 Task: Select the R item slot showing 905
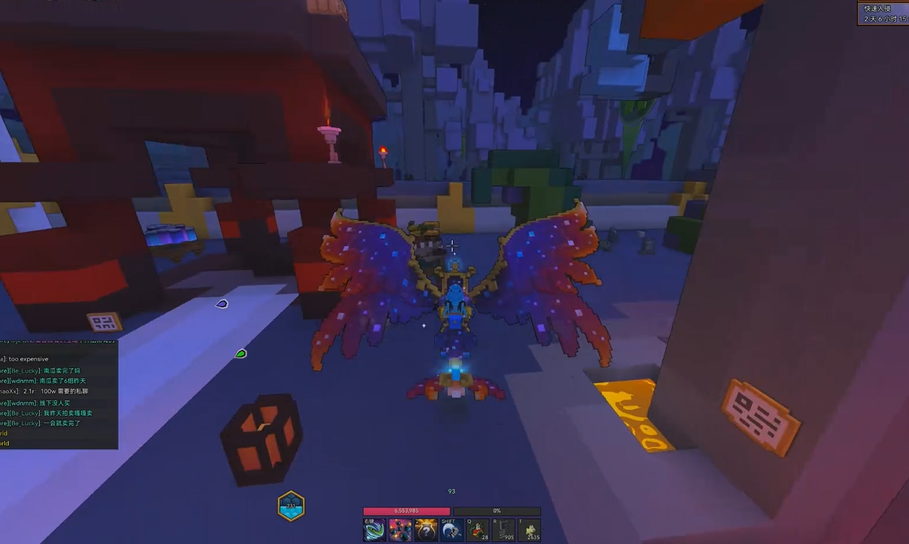504,529
